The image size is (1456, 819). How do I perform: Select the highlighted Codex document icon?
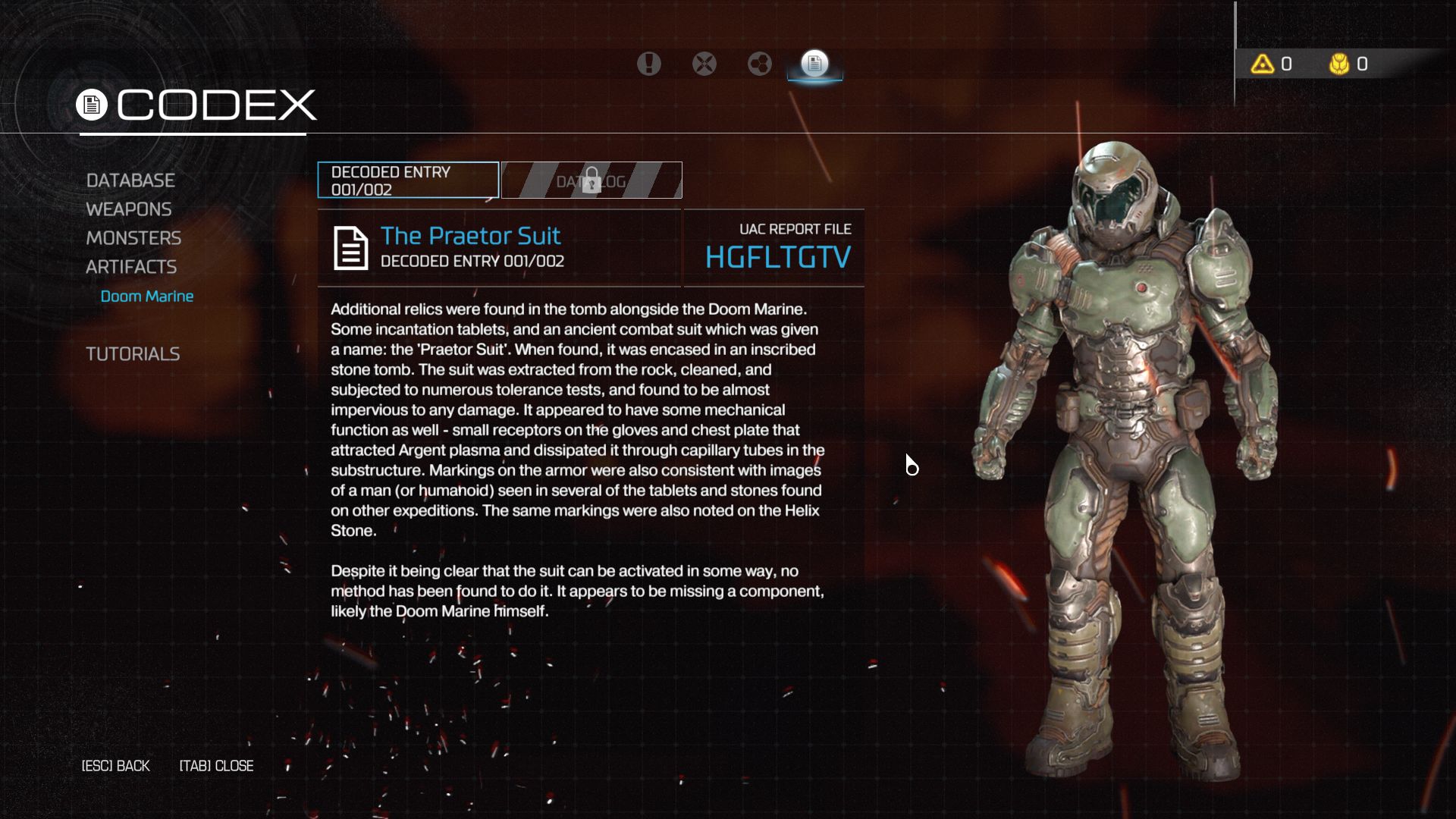click(815, 64)
